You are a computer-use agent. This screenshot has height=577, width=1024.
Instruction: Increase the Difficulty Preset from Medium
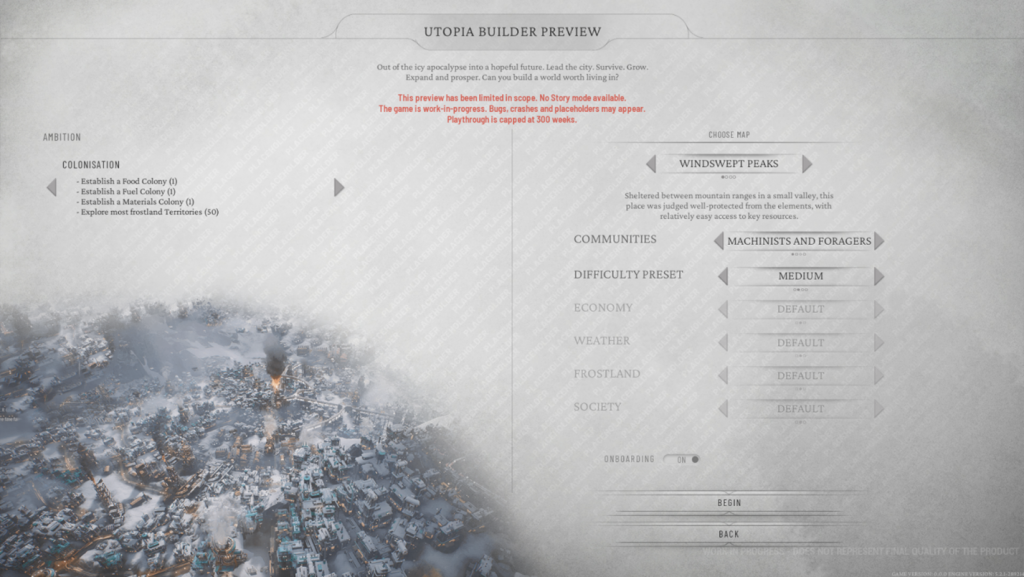point(879,276)
